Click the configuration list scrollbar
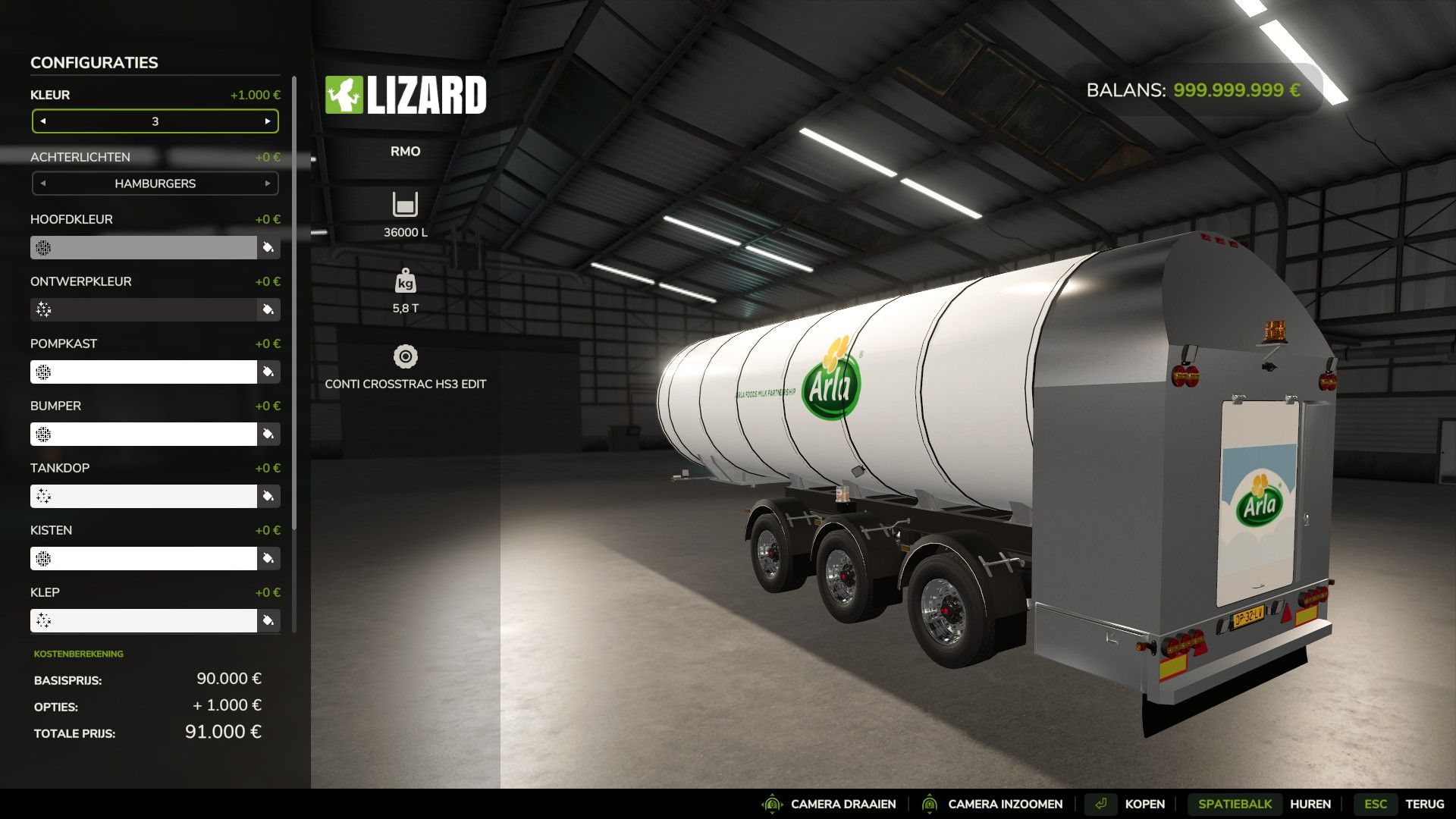Image resolution: width=1456 pixels, height=819 pixels. pos(294,303)
